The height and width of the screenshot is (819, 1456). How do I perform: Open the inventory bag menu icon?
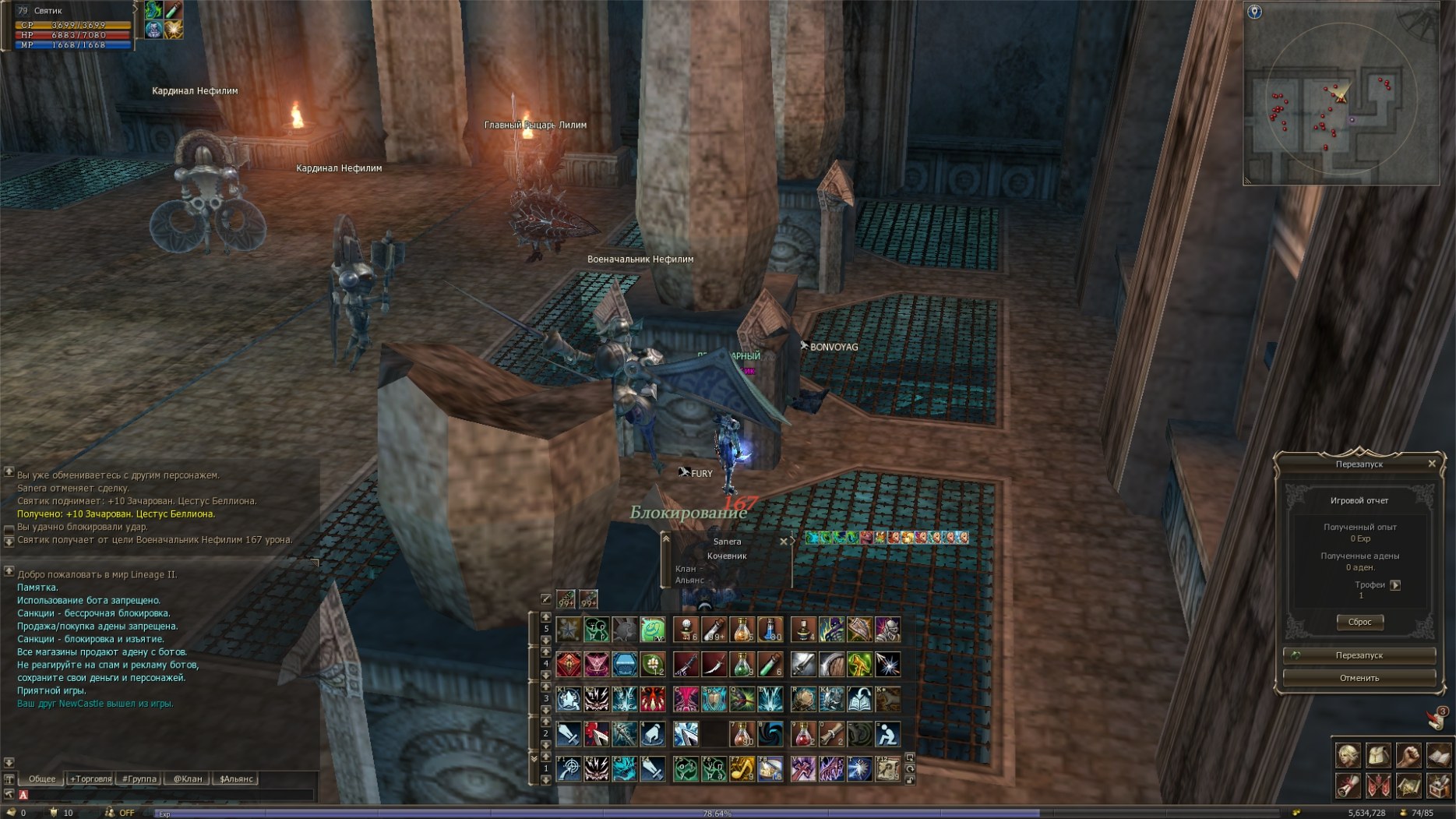click(x=1378, y=755)
